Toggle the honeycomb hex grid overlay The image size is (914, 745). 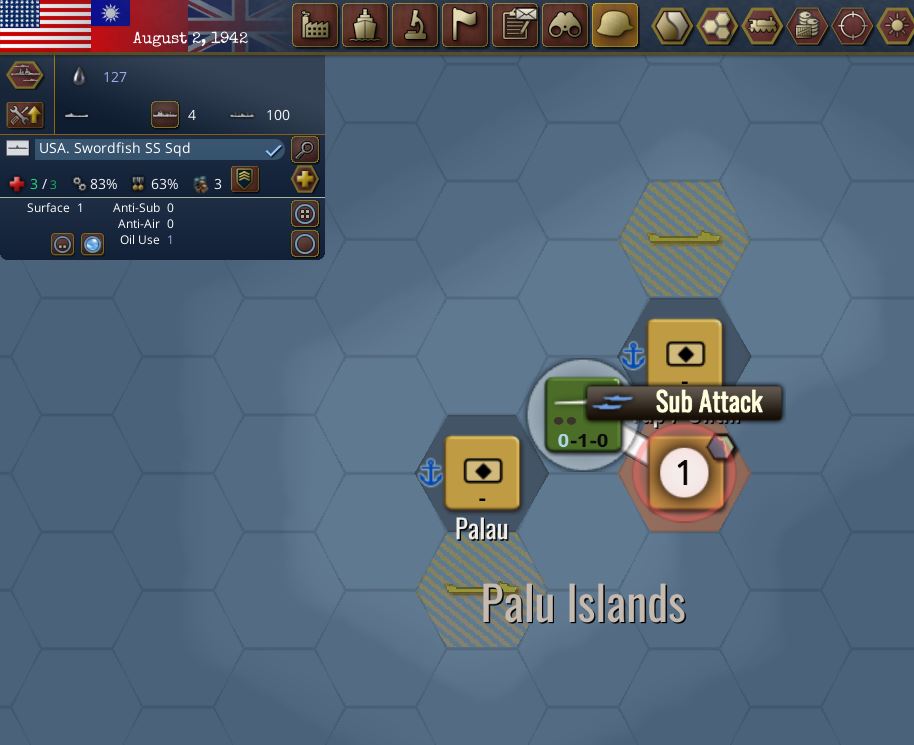pos(717,26)
